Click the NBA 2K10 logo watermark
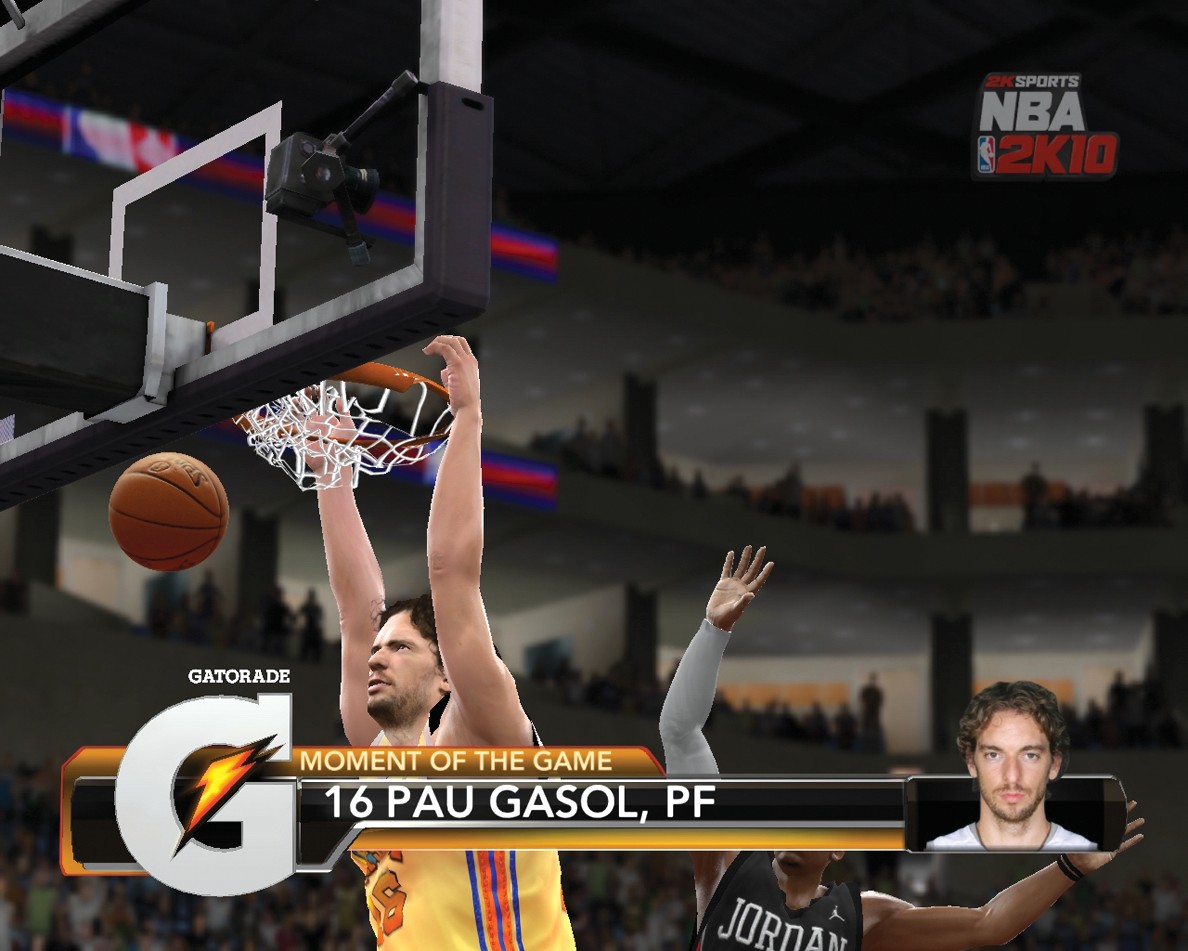Image resolution: width=1188 pixels, height=951 pixels. coord(1046,127)
